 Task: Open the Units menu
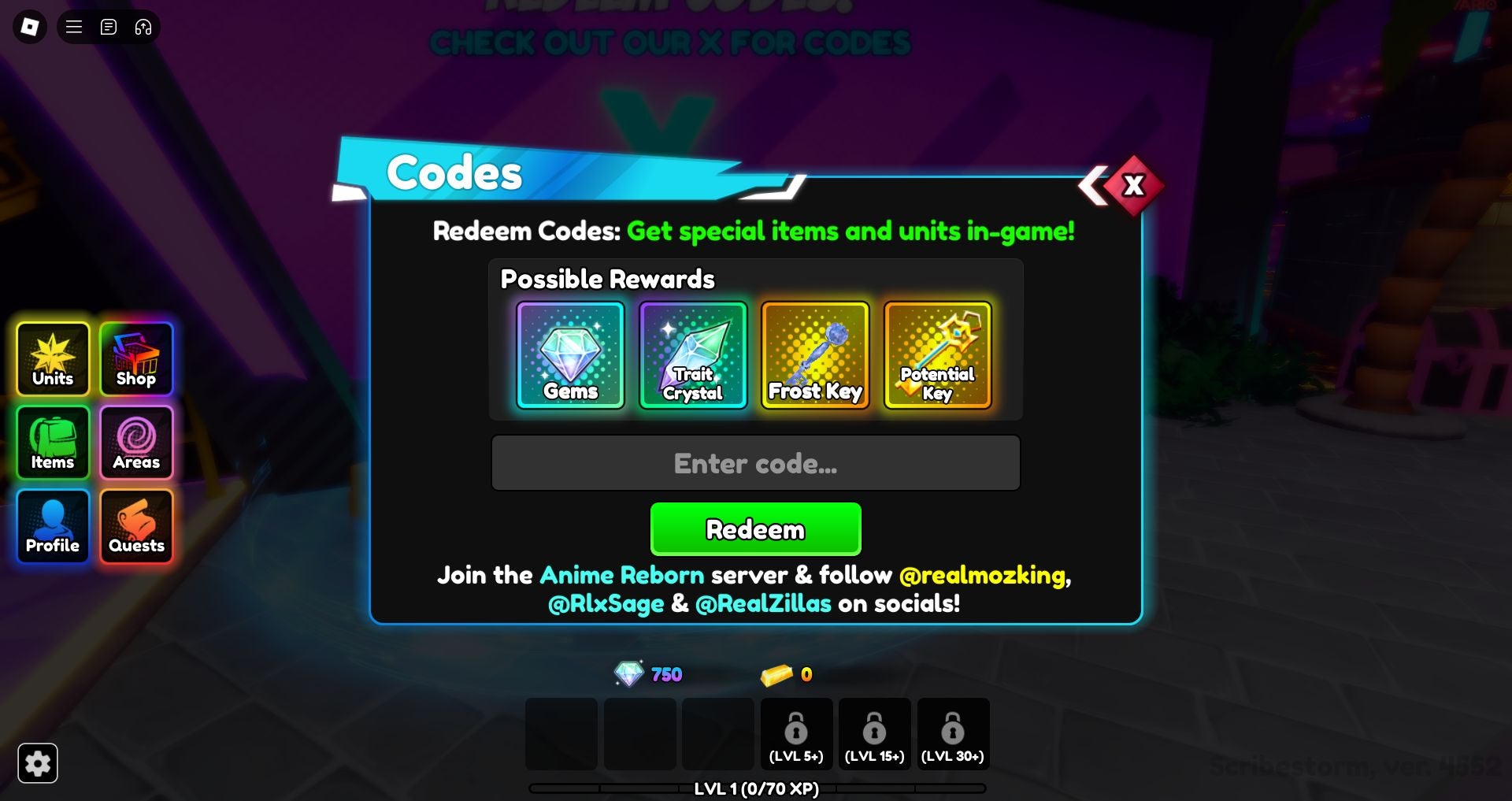pos(52,360)
